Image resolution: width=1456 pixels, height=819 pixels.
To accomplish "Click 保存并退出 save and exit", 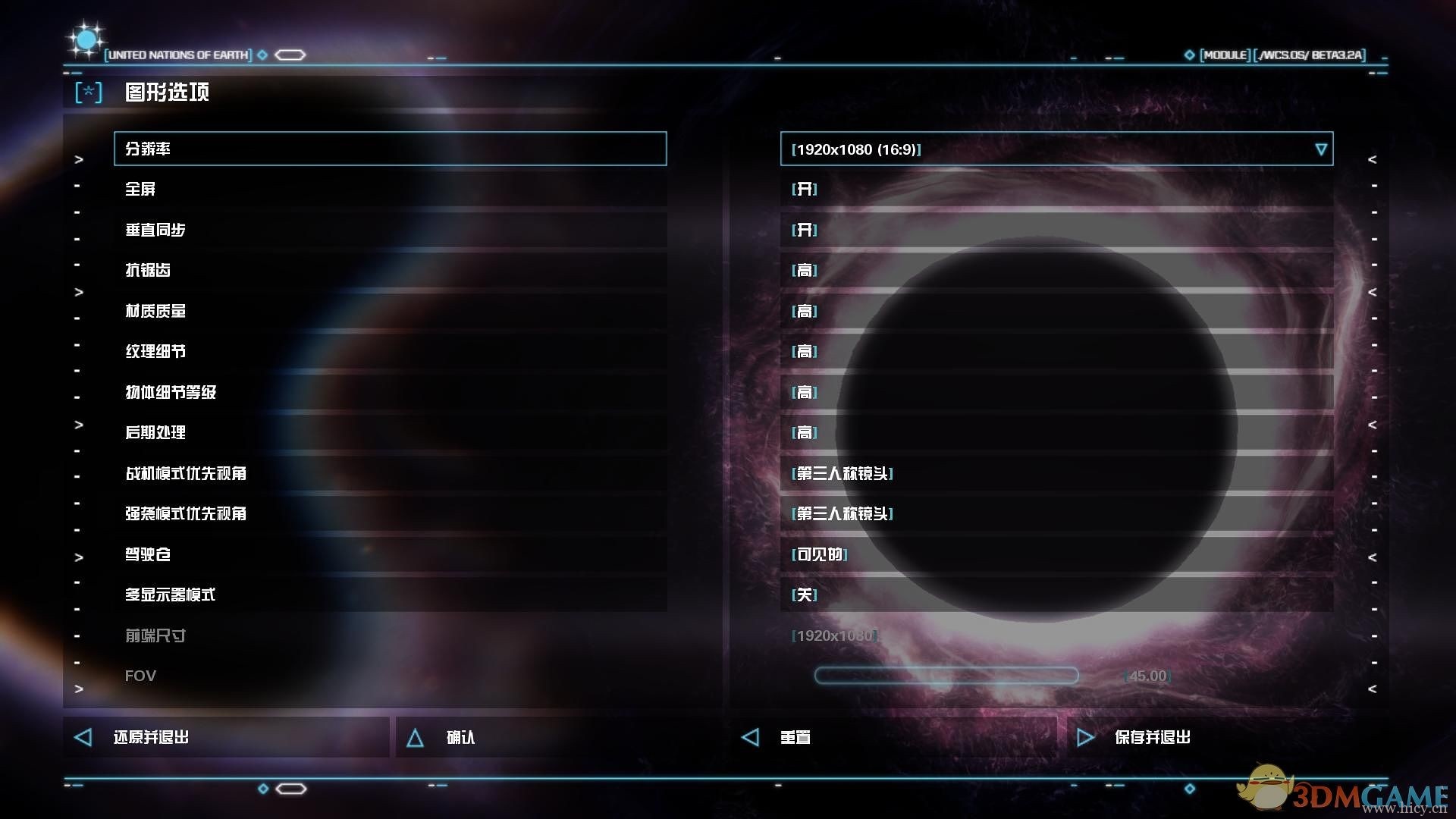I will pyautogui.click(x=1227, y=737).
